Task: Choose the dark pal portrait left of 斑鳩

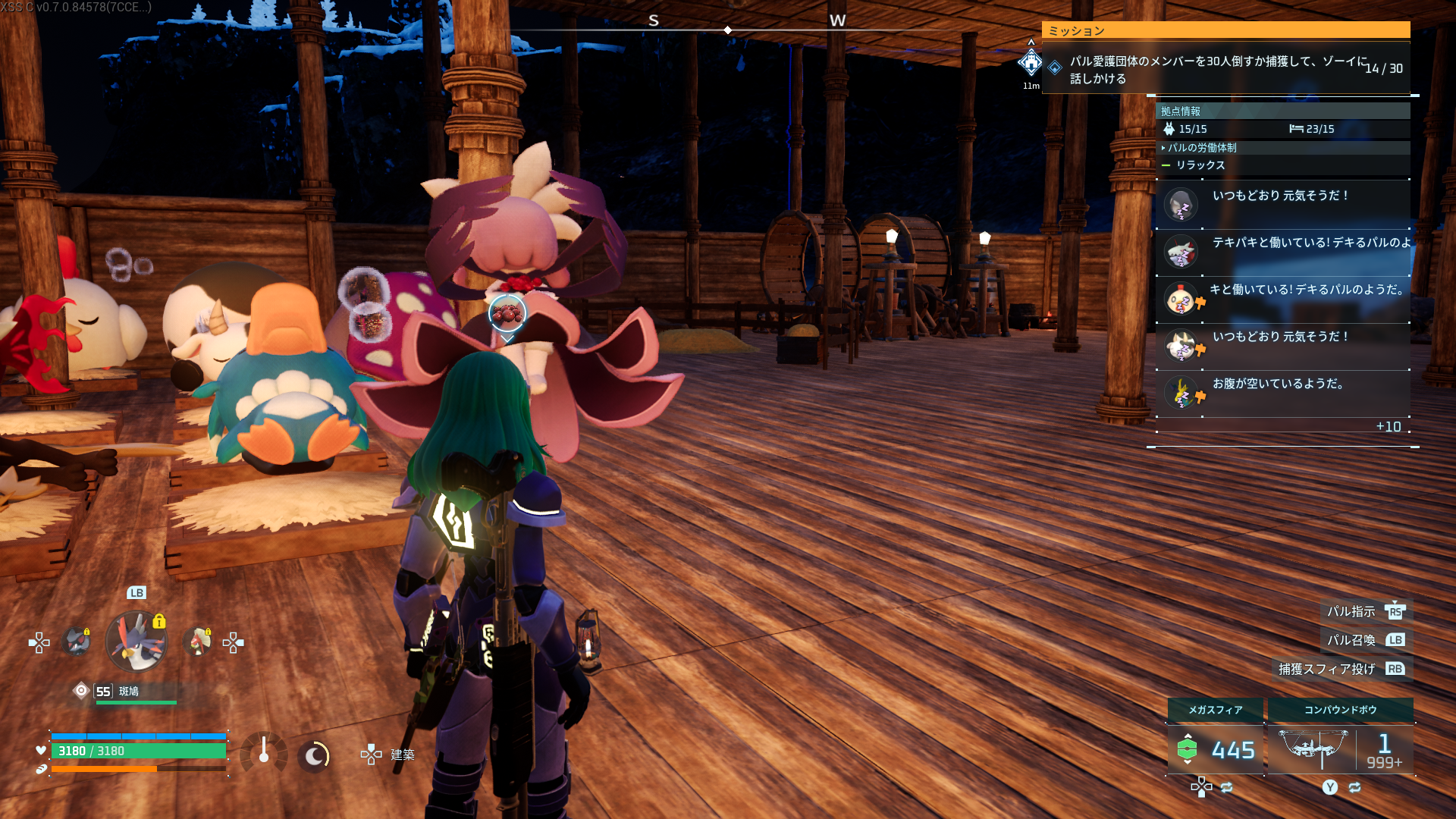Action: 77,642
